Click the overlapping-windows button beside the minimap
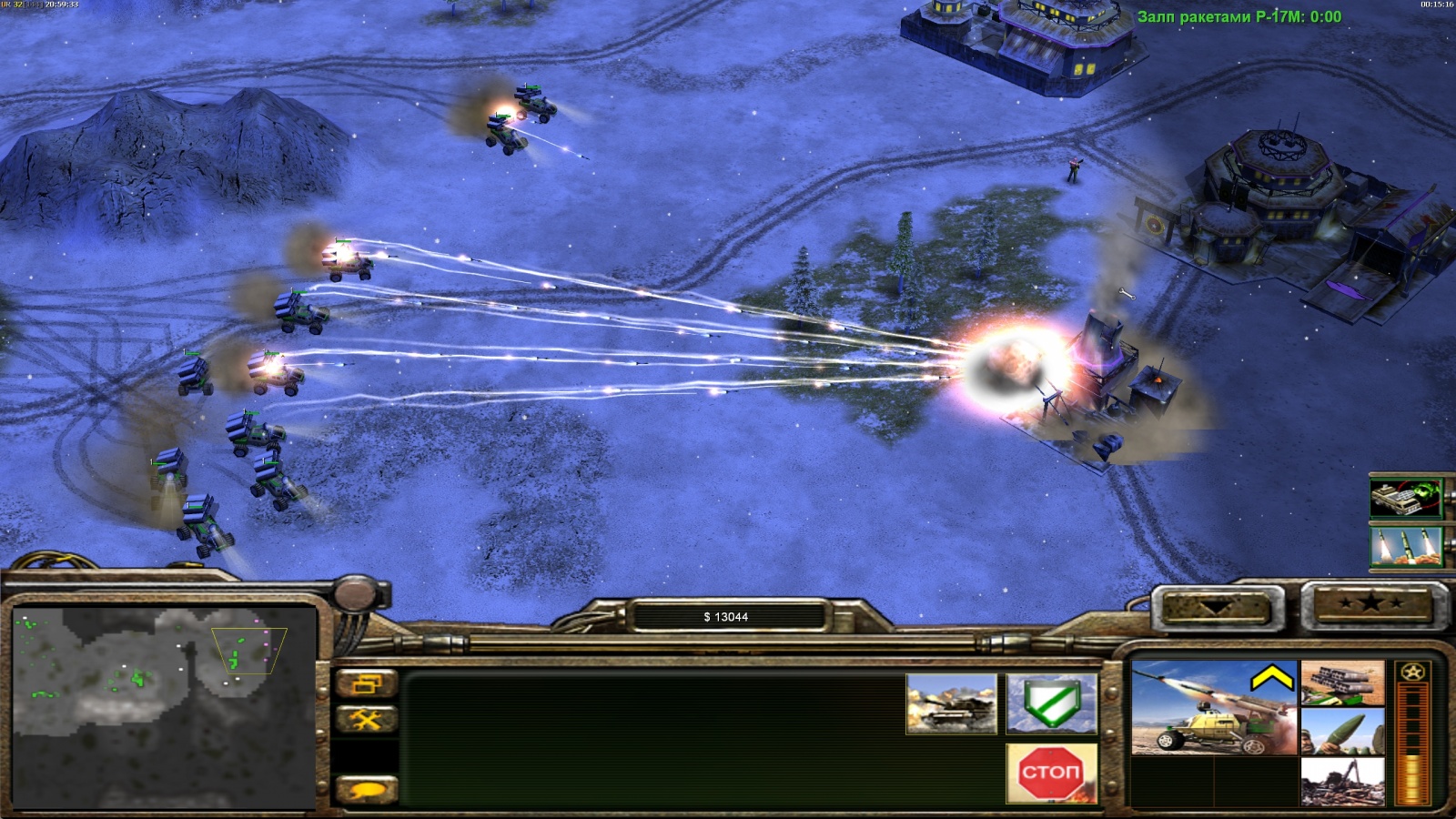Viewport: 1456px width, 819px height. point(367,683)
